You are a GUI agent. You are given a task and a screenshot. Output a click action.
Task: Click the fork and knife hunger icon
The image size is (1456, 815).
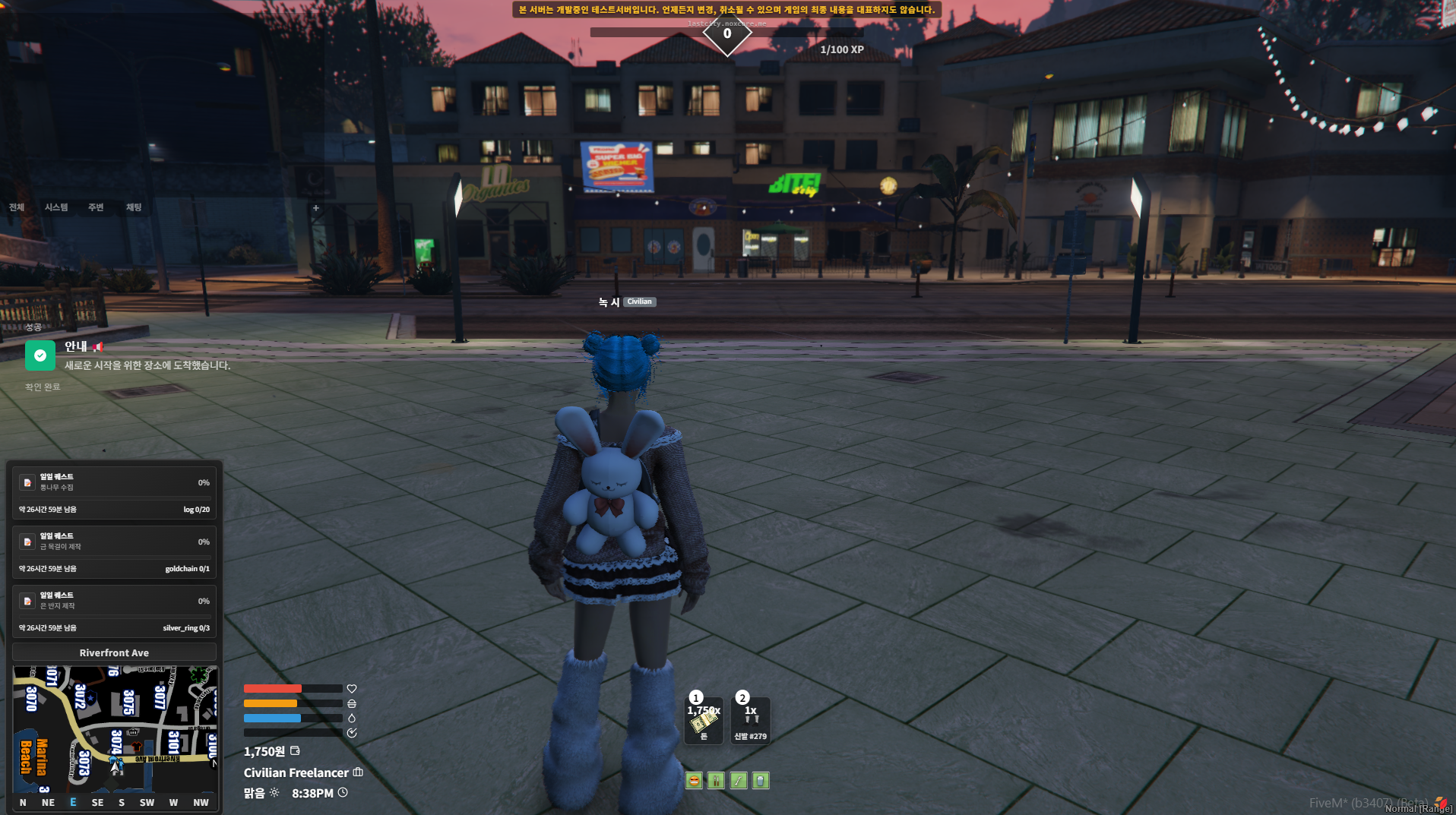point(716,781)
